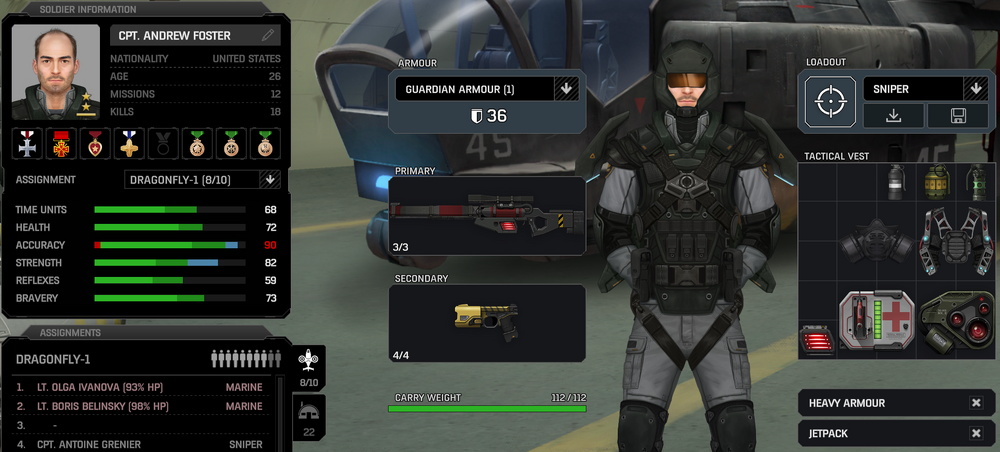1000x452 pixels.
Task: Switch to the aircraft 8/10 tab
Action: [309, 367]
